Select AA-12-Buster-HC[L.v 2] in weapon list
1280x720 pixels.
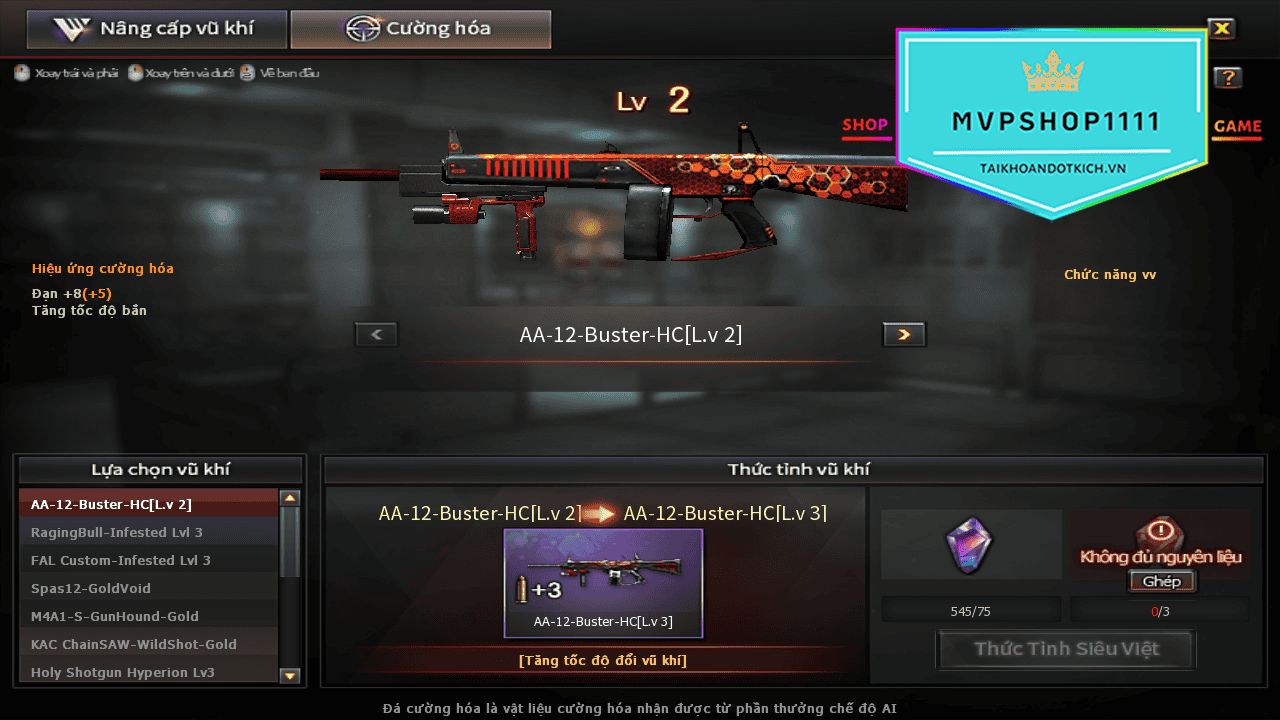[148, 504]
